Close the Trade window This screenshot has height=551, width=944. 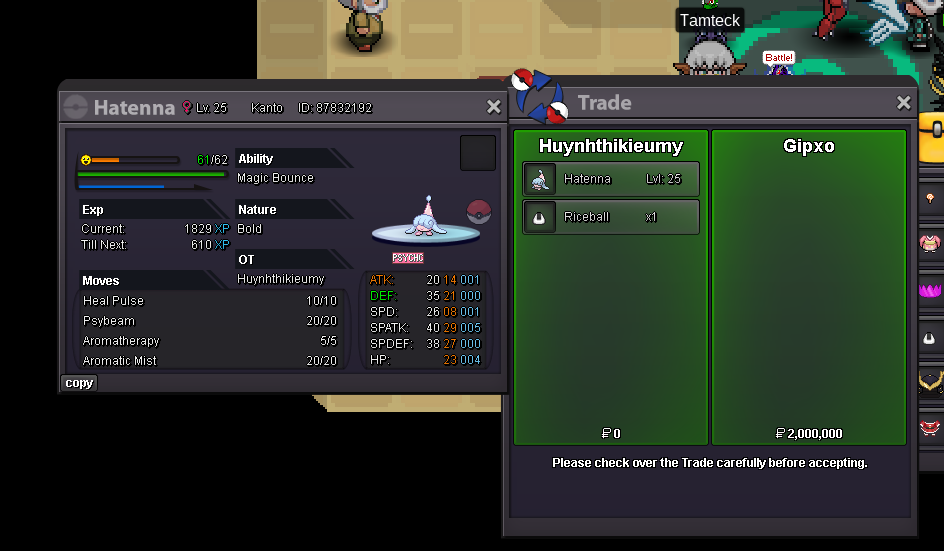tap(903, 103)
